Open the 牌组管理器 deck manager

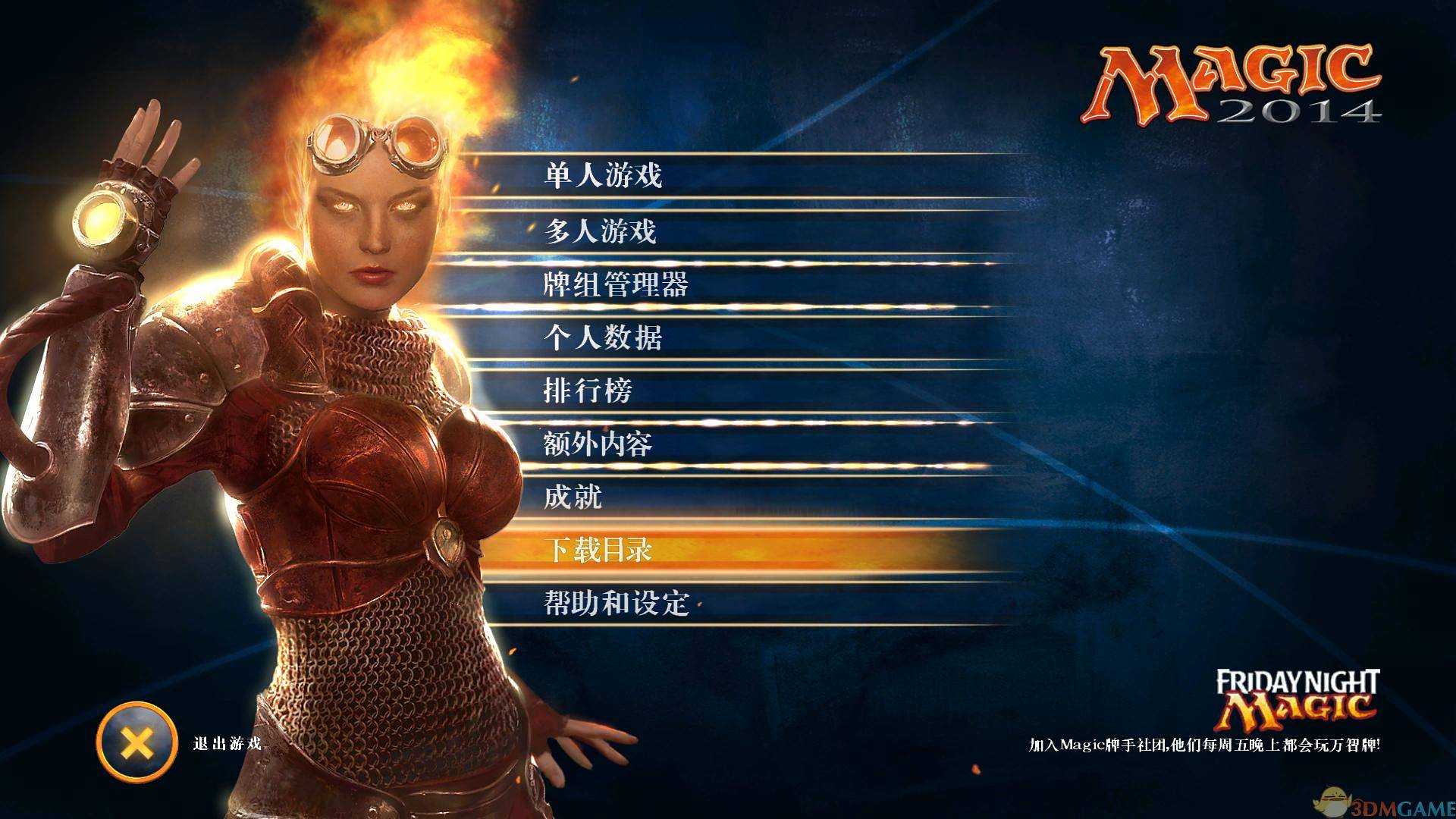coord(615,285)
